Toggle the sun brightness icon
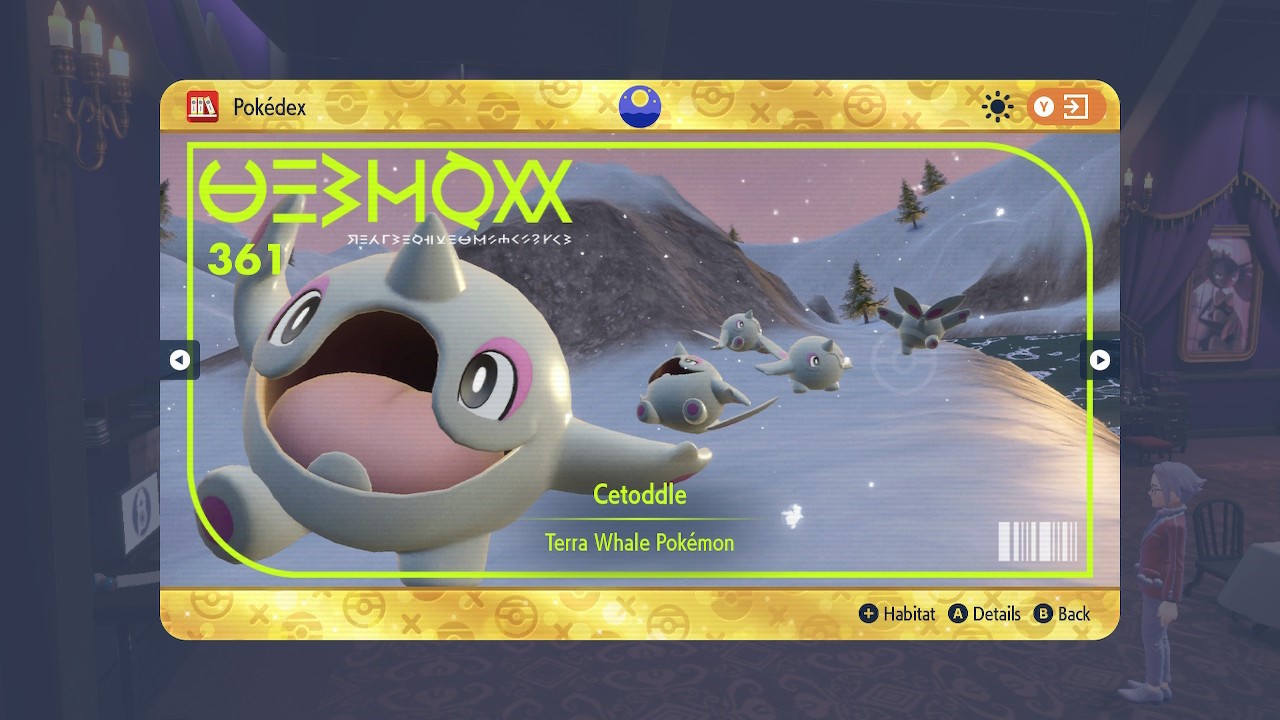Screen dimensions: 1280x720 pyautogui.click(x=997, y=107)
